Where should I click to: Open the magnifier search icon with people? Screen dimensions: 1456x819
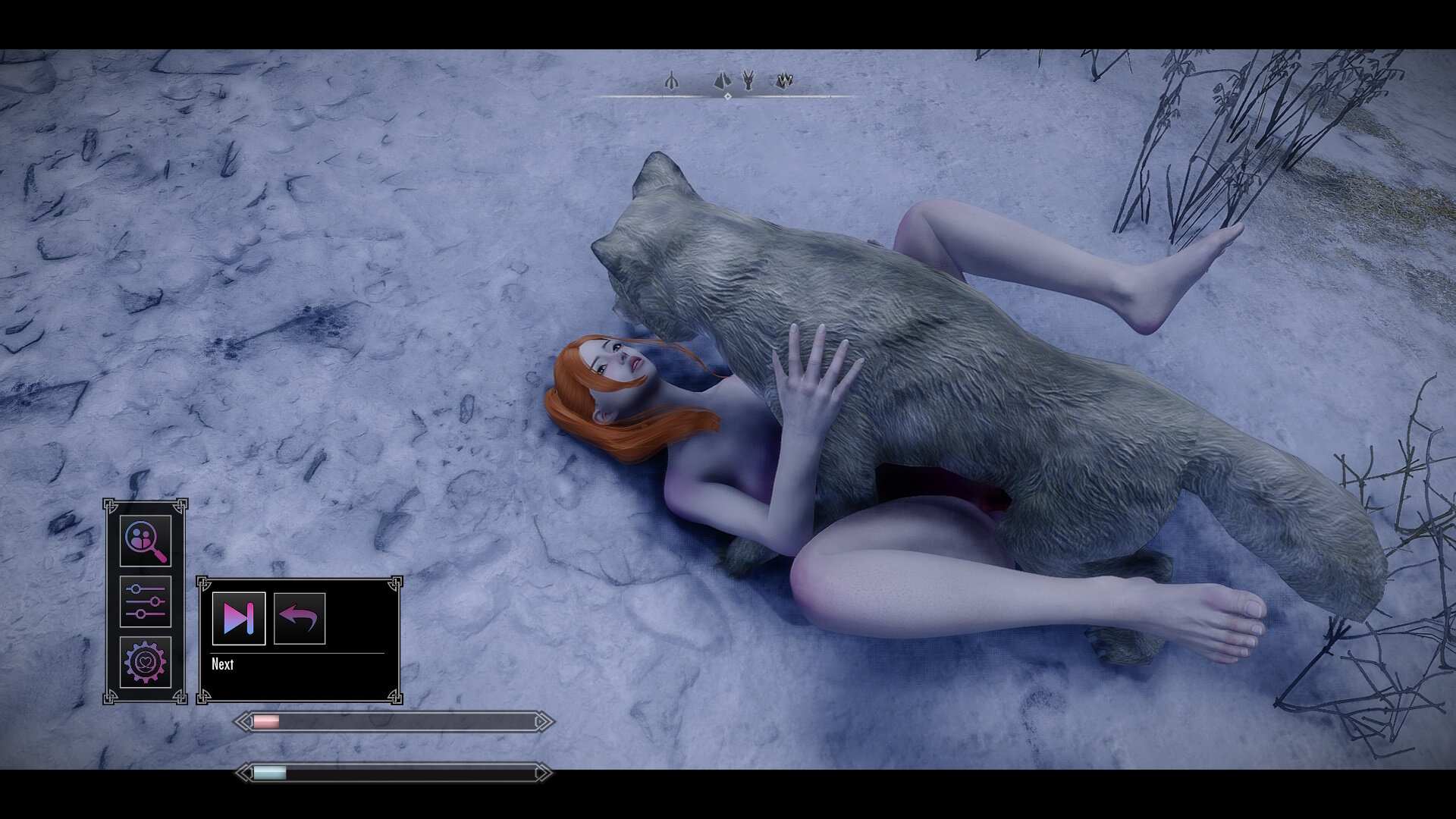[146, 541]
